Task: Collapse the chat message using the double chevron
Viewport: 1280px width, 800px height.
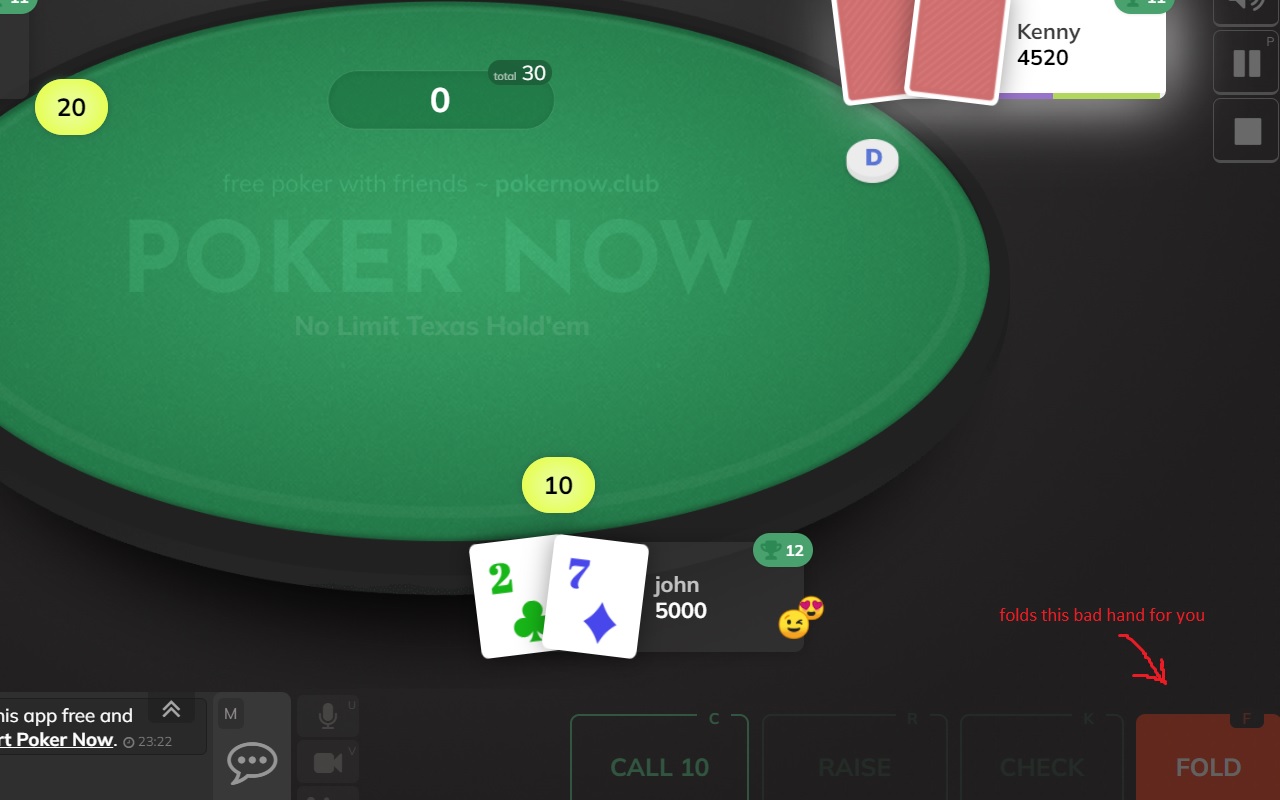Action: (171, 709)
